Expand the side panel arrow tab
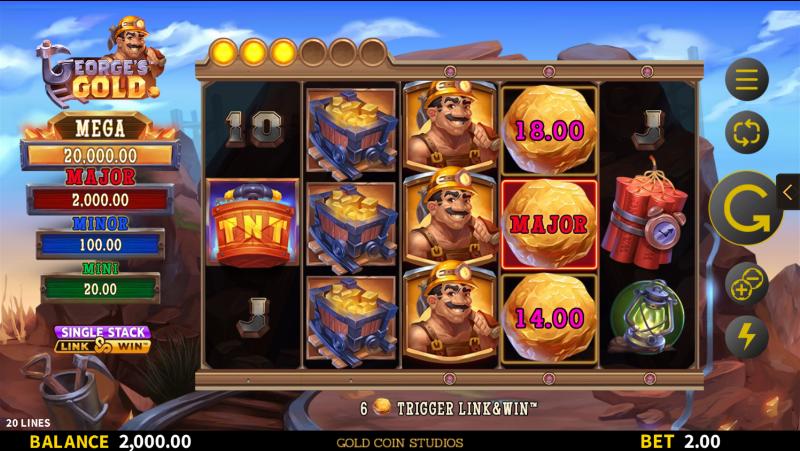 tap(788, 191)
